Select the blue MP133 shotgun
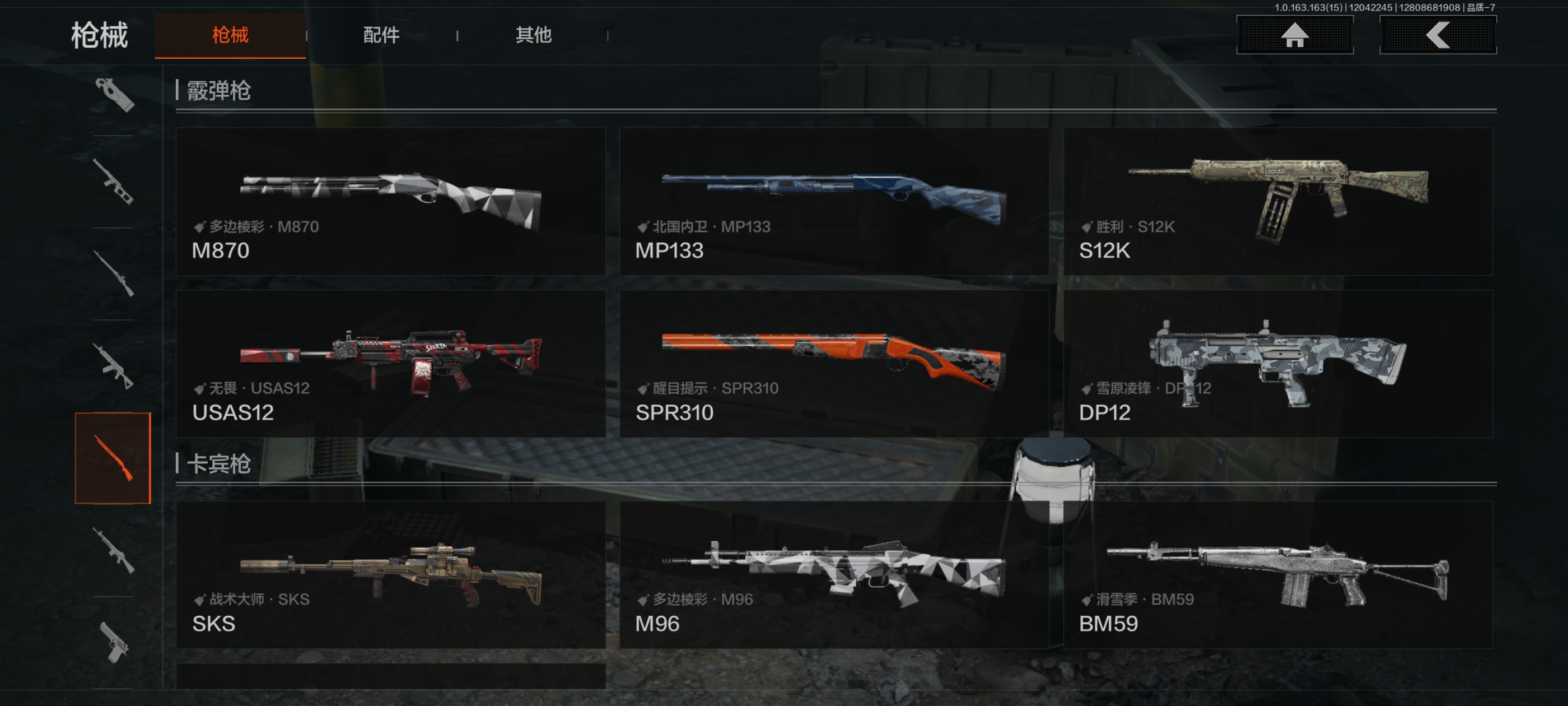 point(833,202)
